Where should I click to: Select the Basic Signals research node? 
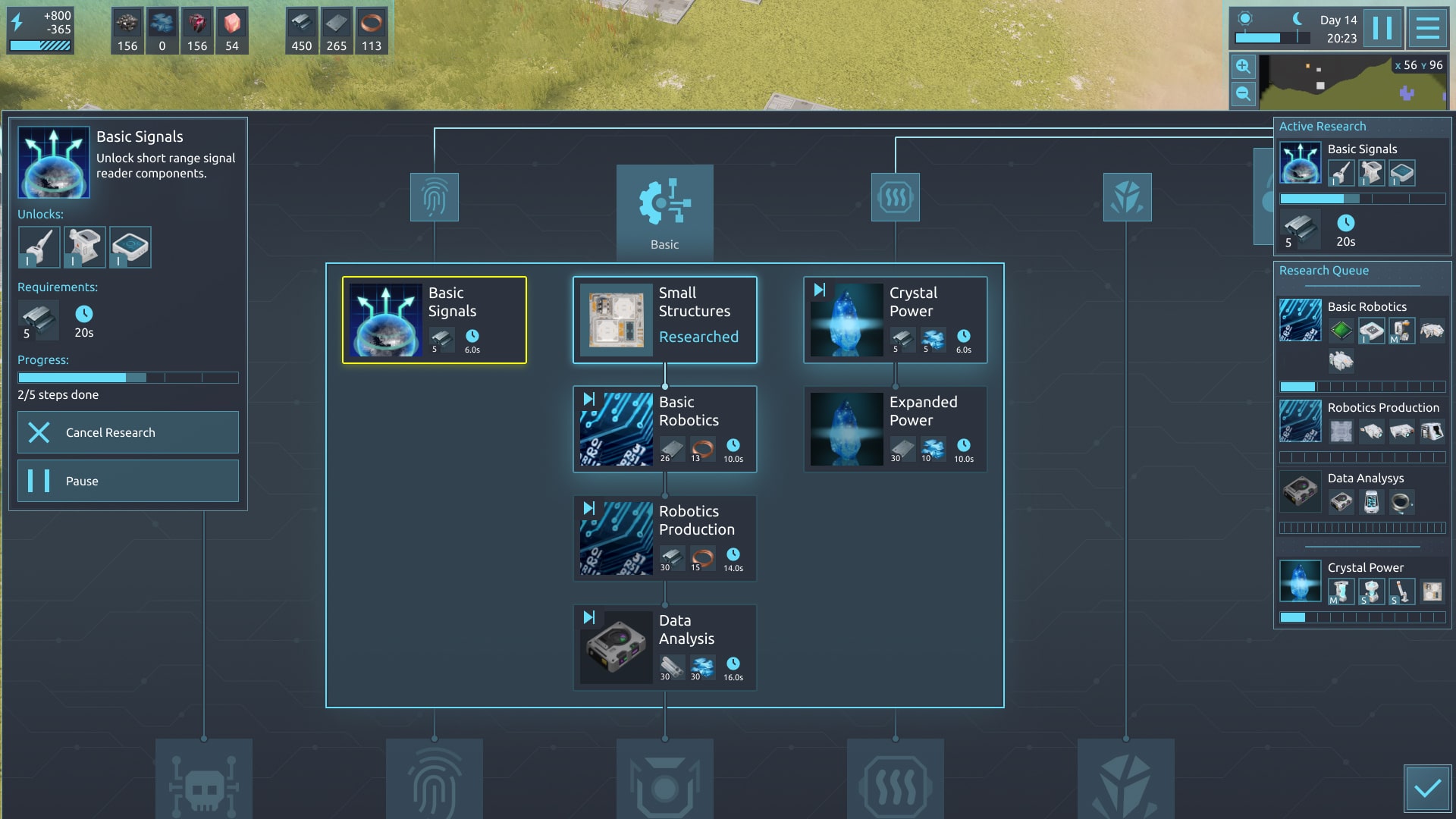pyautogui.click(x=434, y=320)
